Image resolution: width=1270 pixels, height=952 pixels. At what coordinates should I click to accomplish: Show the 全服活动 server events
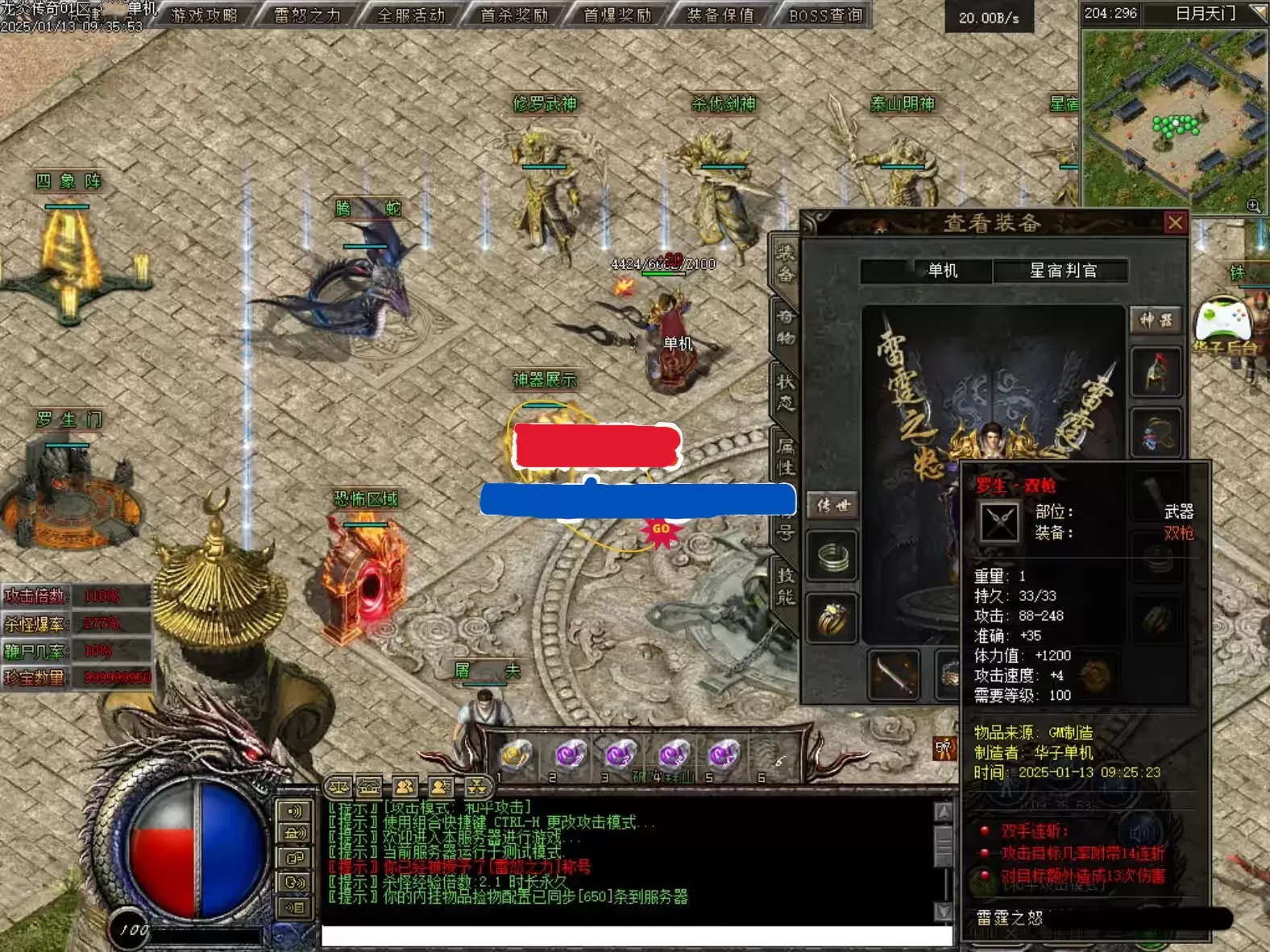(411, 14)
